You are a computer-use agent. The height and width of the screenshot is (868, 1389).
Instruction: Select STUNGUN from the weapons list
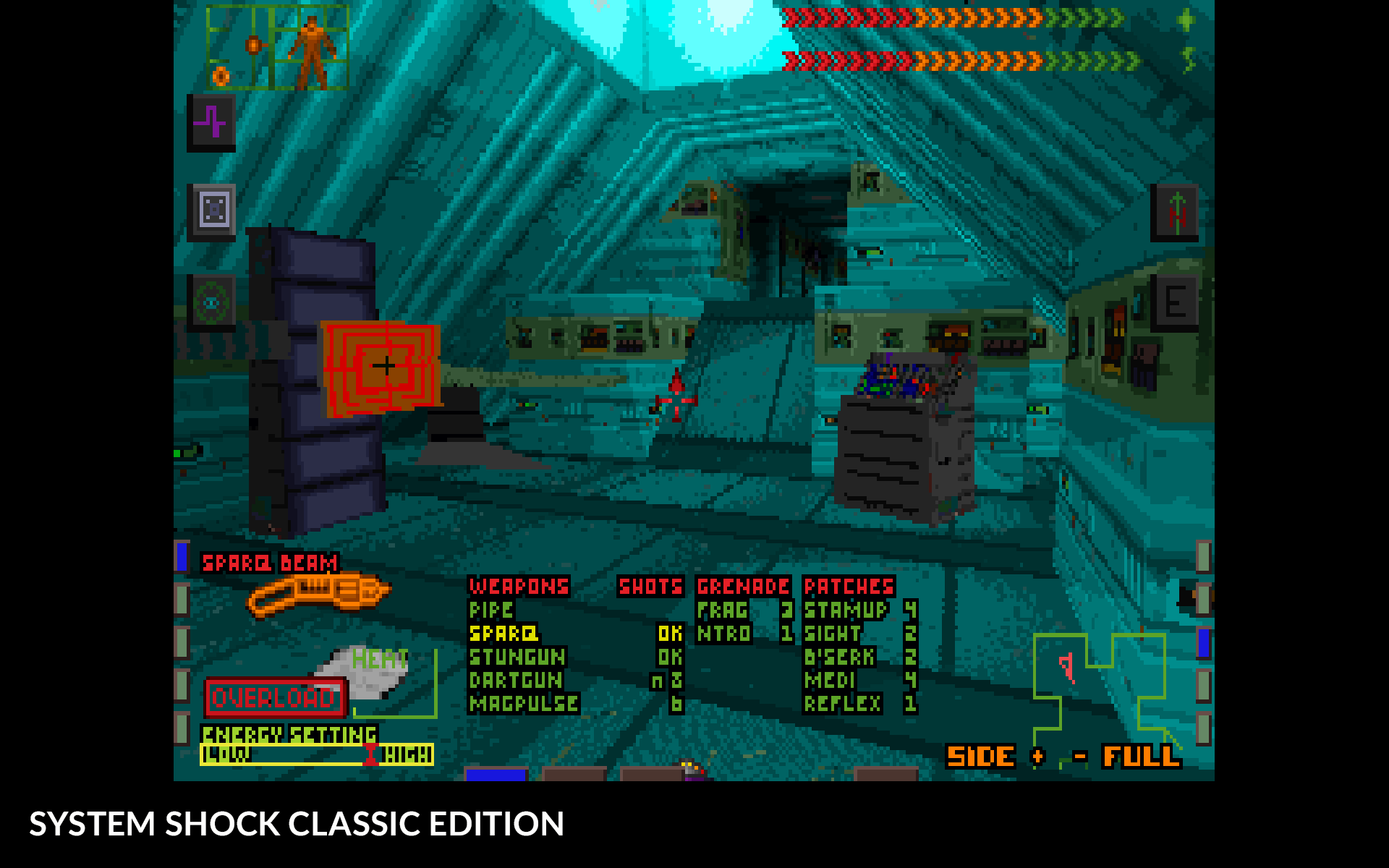(518, 657)
